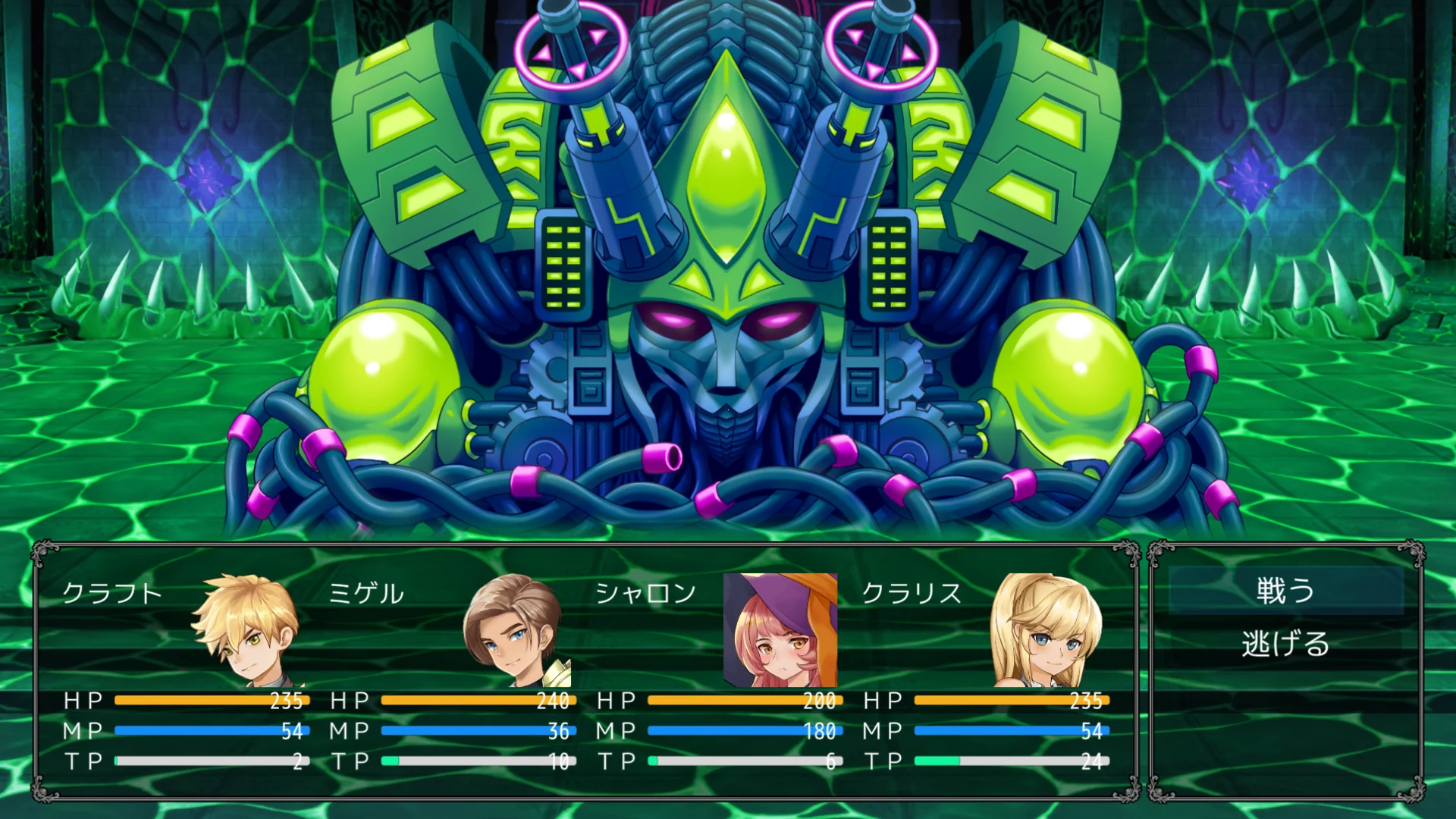Choose the 逃げる (Escape) command
Screen dimensions: 1456x819
coord(1285,644)
